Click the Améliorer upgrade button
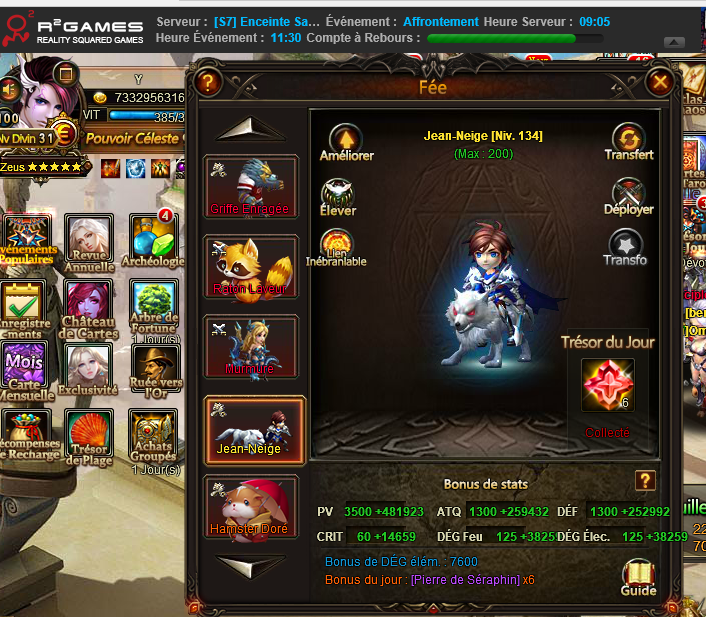Viewport: 706px width, 617px height. coord(346,139)
